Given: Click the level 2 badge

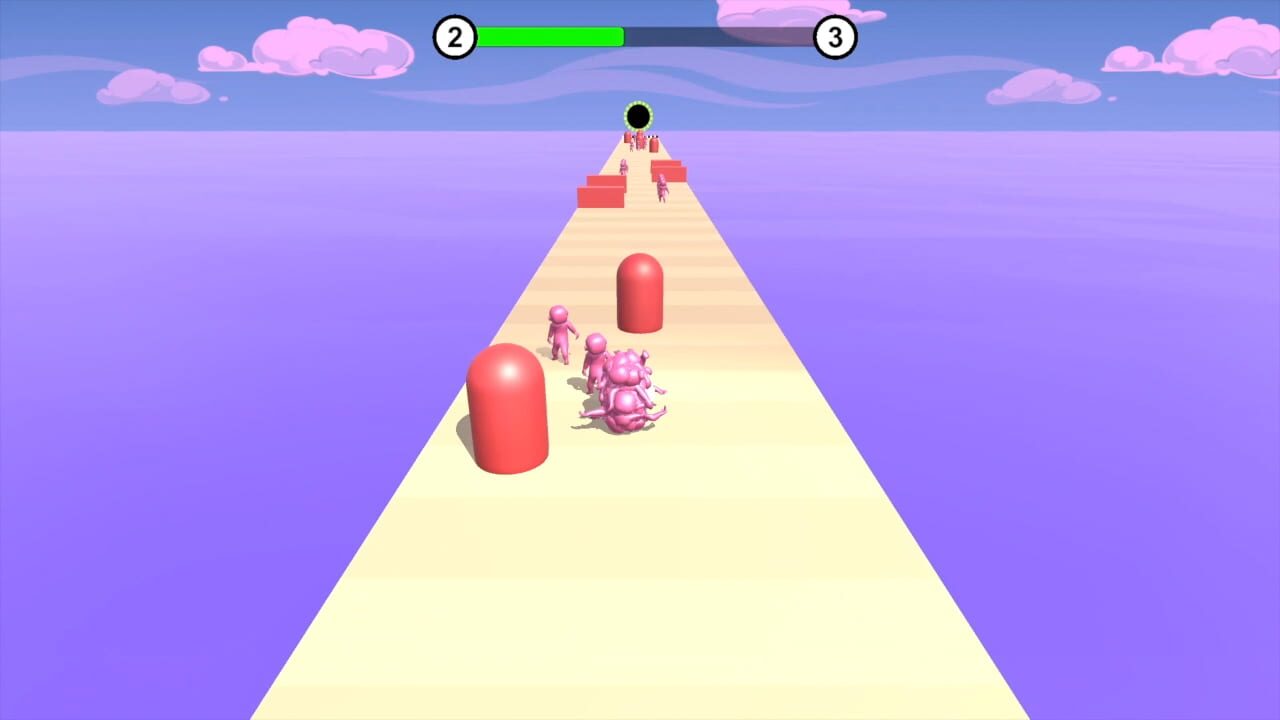Looking at the screenshot, I should (x=454, y=36).
